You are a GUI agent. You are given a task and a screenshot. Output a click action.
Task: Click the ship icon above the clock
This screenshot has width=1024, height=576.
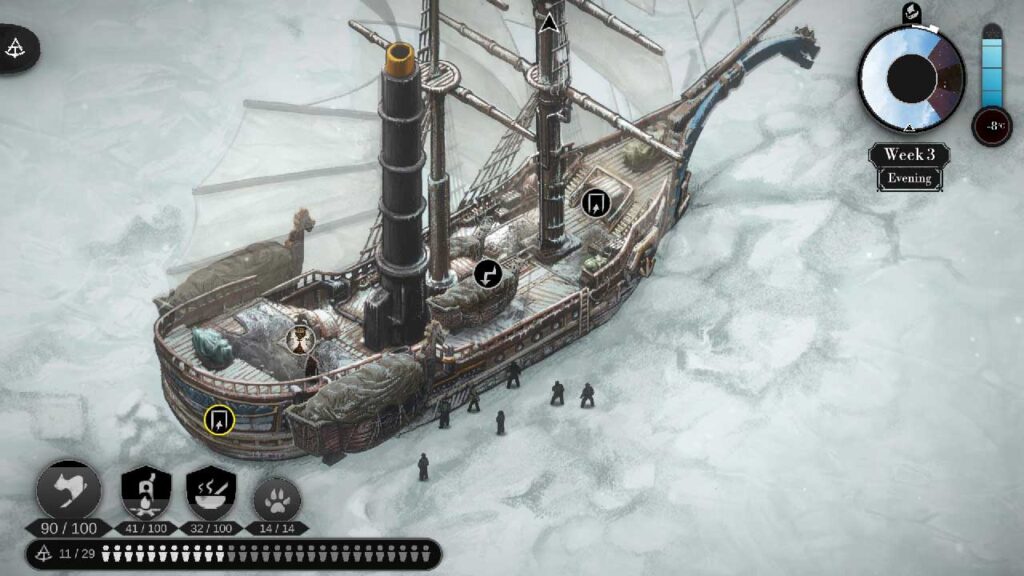click(911, 13)
